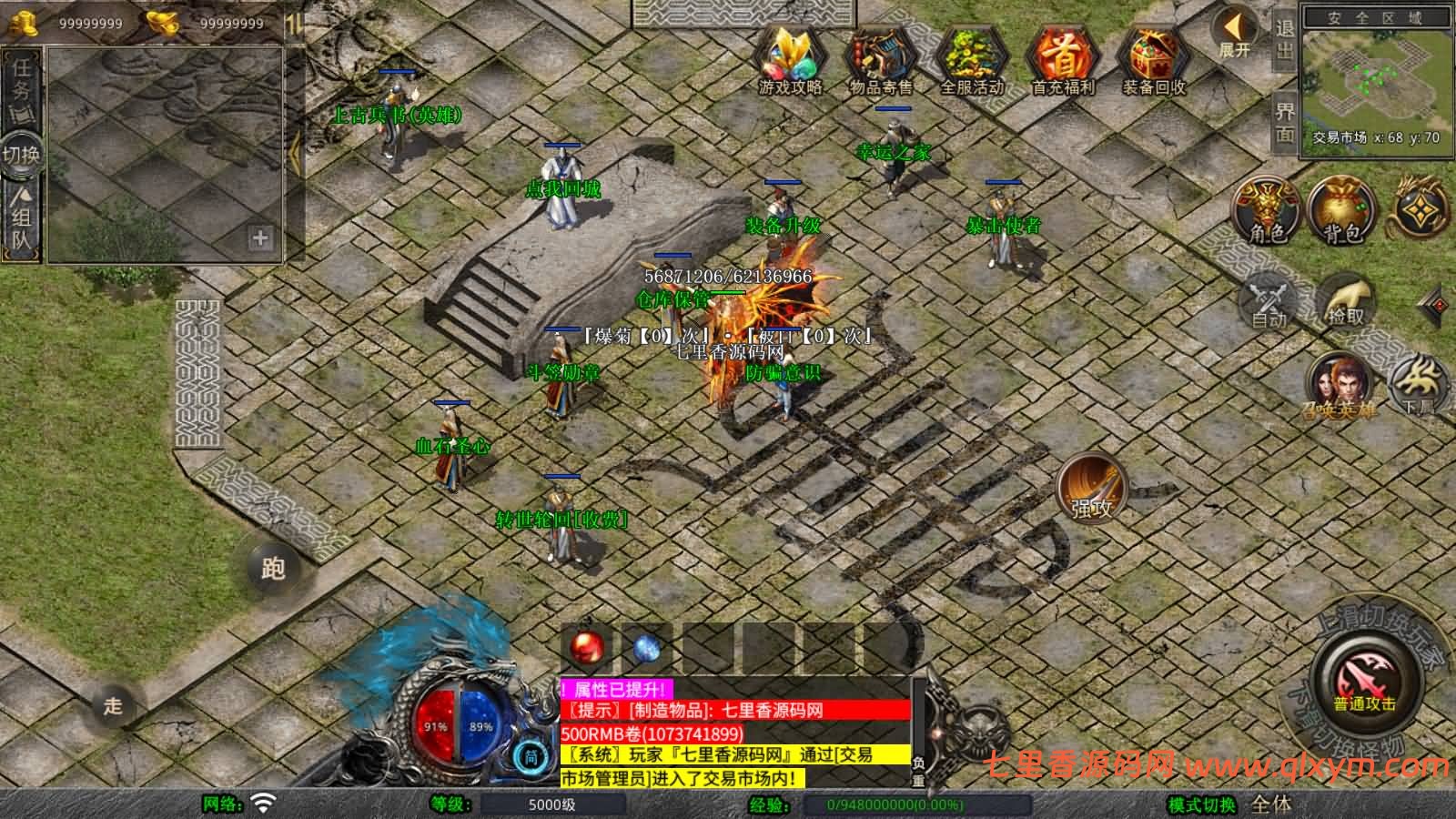Select the 界面 interface button
Viewport: 1456px width, 819px height.
[1284, 123]
